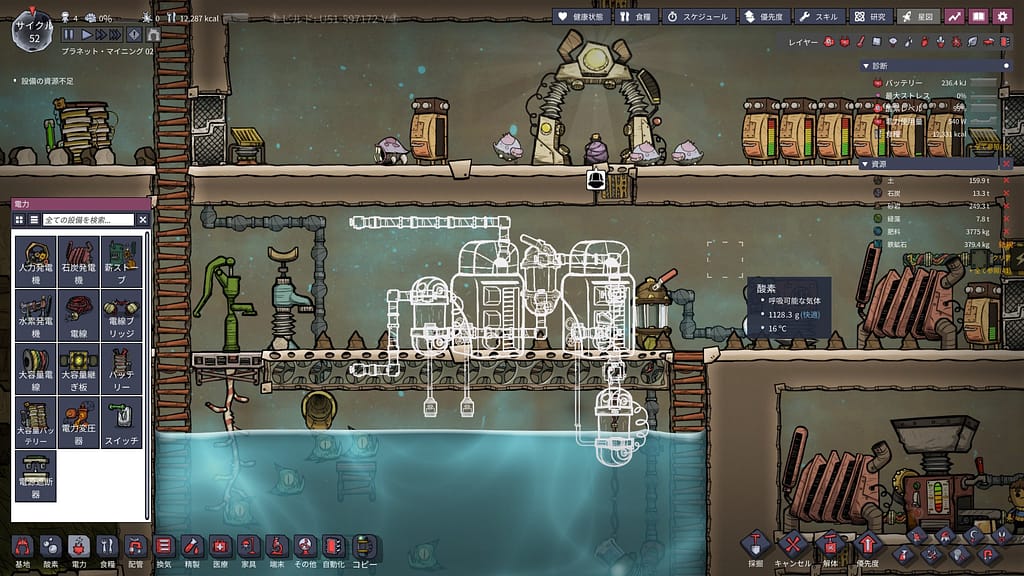Image resolution: width=1024 pixels, height=576 pixels.
Task: Open the settings gear menu
Action: (1001, 16)
